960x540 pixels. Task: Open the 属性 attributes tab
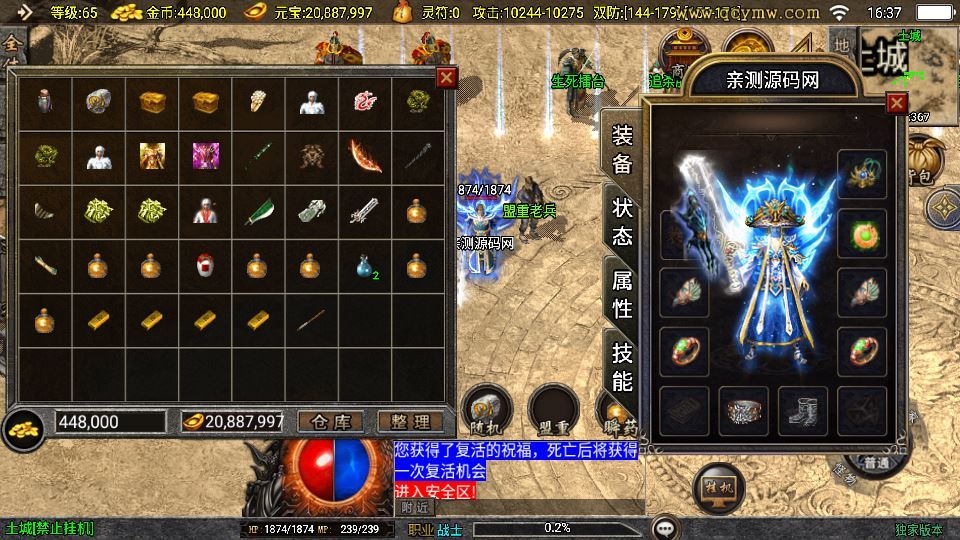(622, 294)
